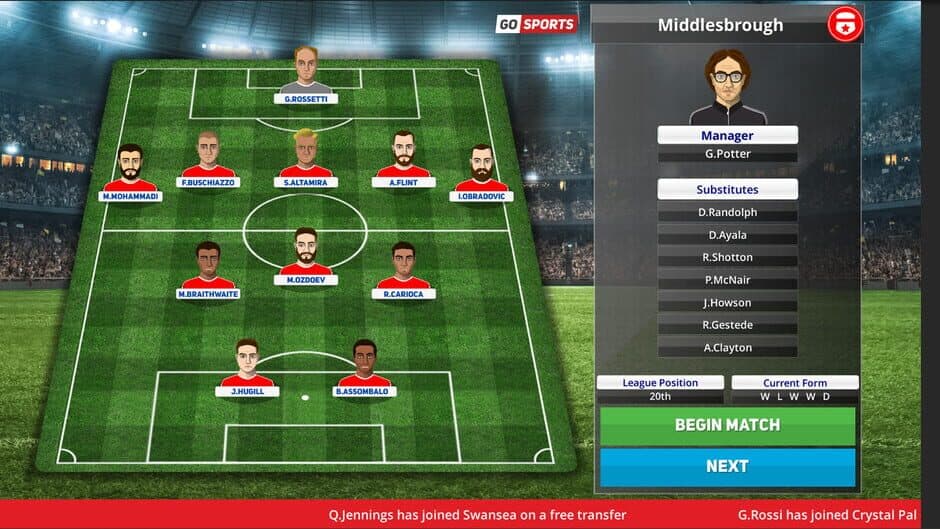
Task: Select substitute D.Randolph from the list
Action: tap(727, 213)
